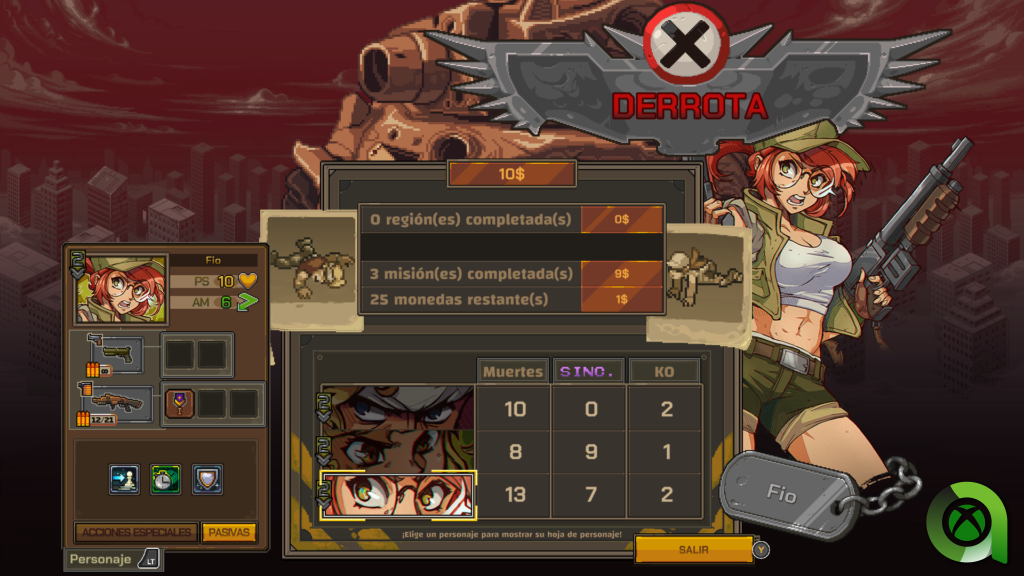Select Fio's highlighted character row
This screenshot has height=576, width=1024.
(397, 494)
